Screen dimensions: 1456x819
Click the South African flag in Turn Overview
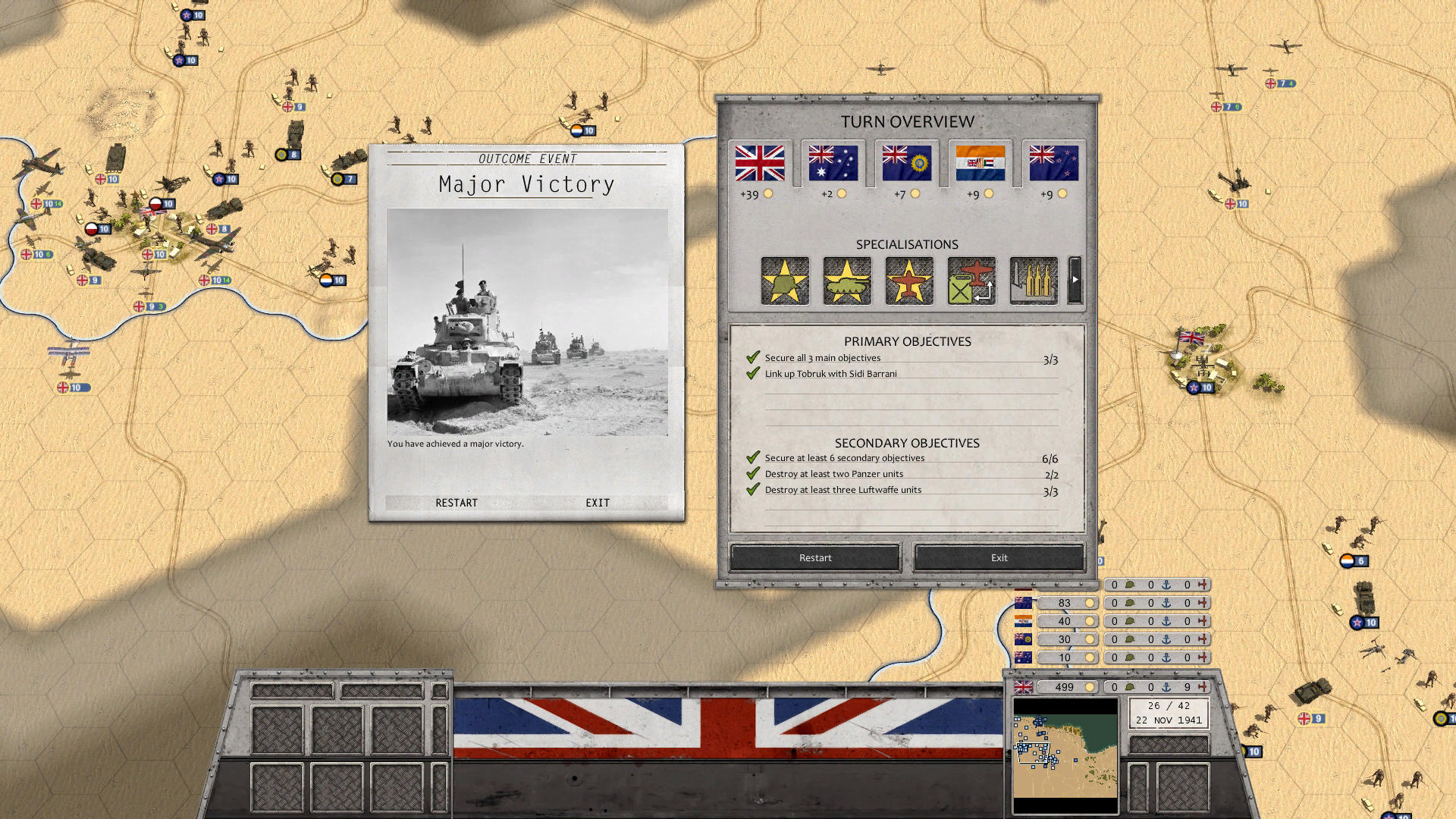click(x=981, y=162)
